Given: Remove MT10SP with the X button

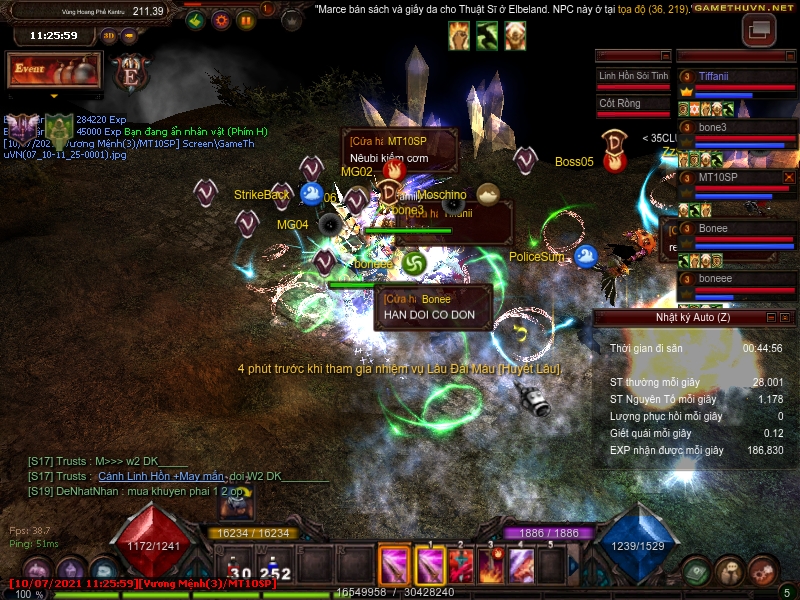Looking at the screenshot, I should pyautogui.click(x=789, y=177).
